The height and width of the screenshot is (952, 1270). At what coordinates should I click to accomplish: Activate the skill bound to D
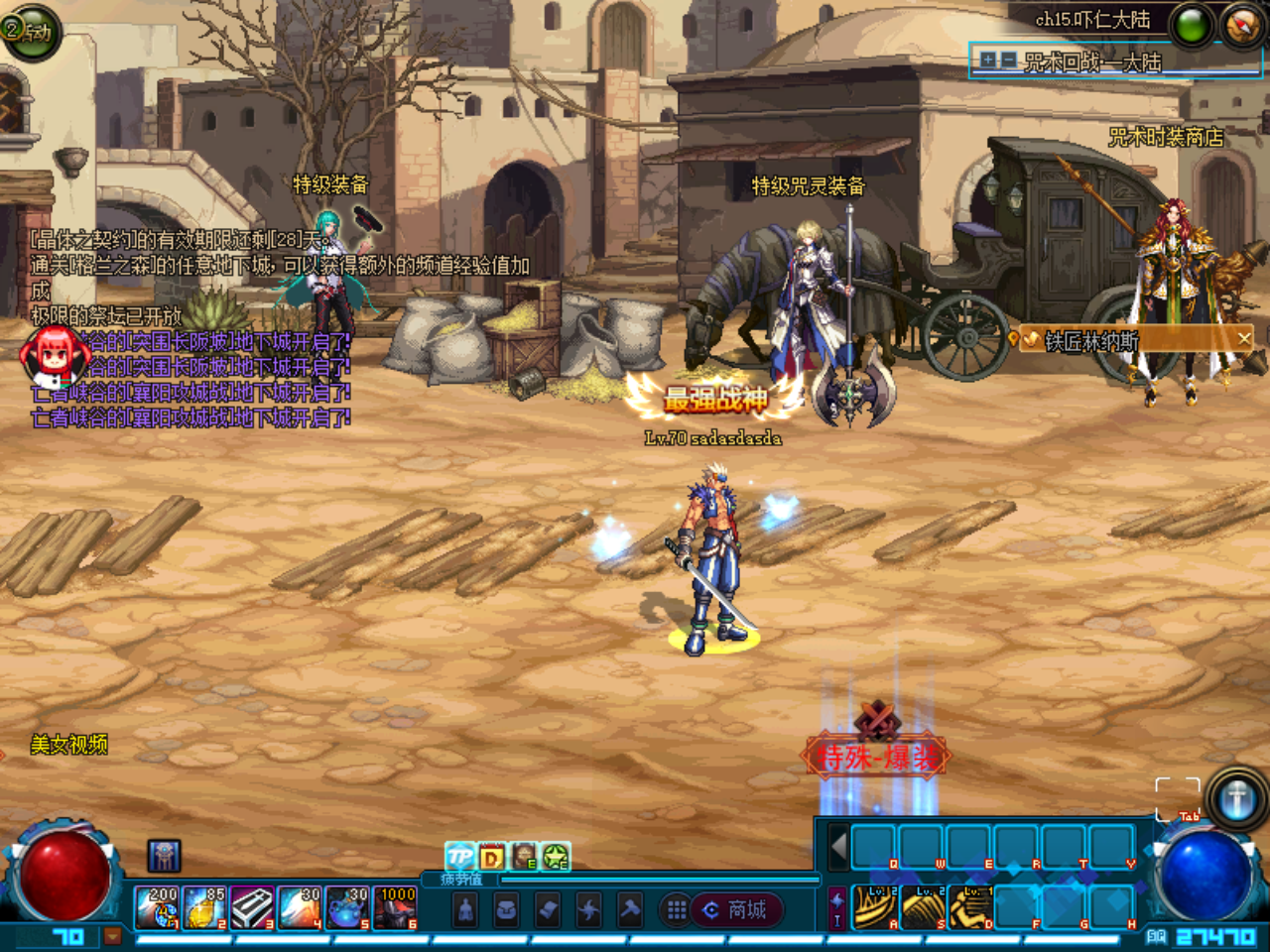[x=970, y=907]
